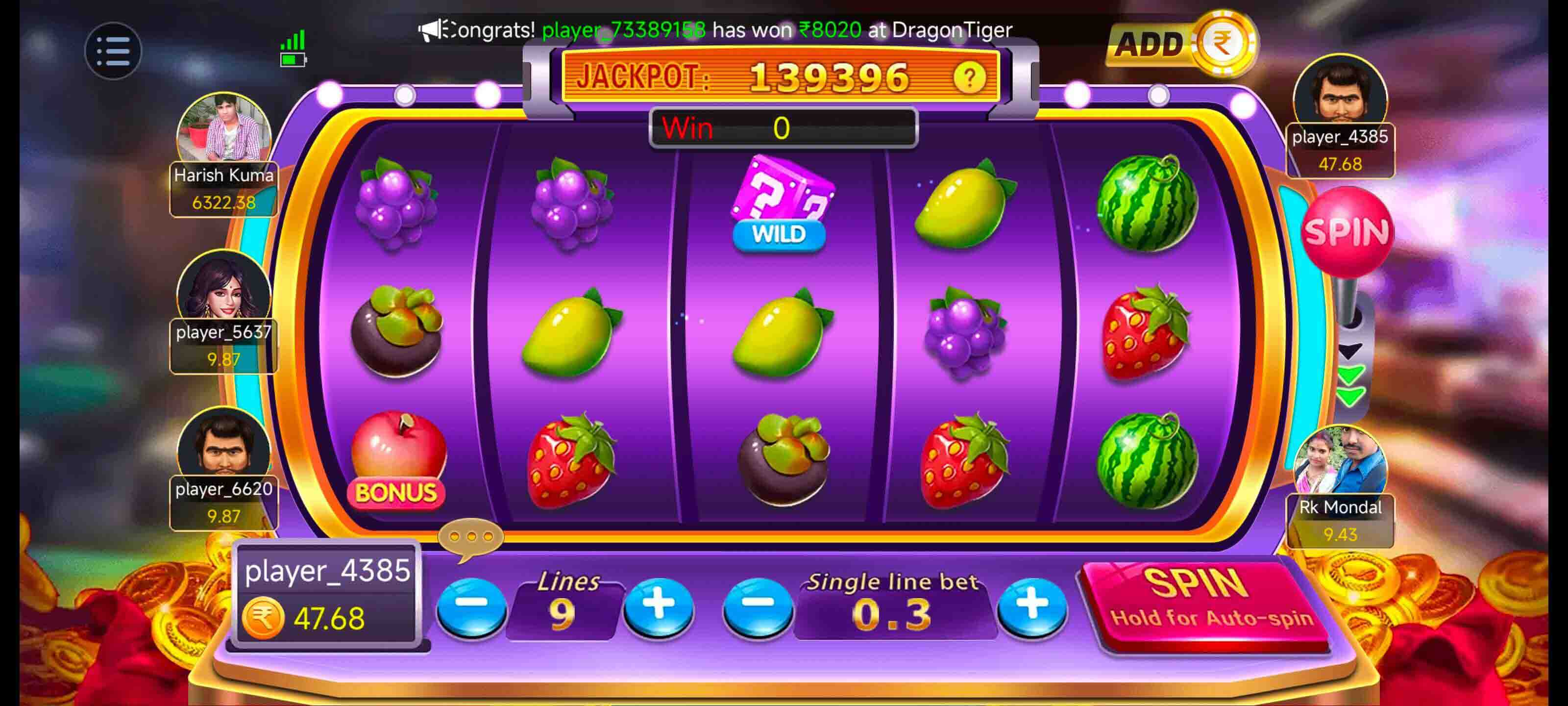Raise the Single line bet
1568x706 pixels.
pos(1032,606)
